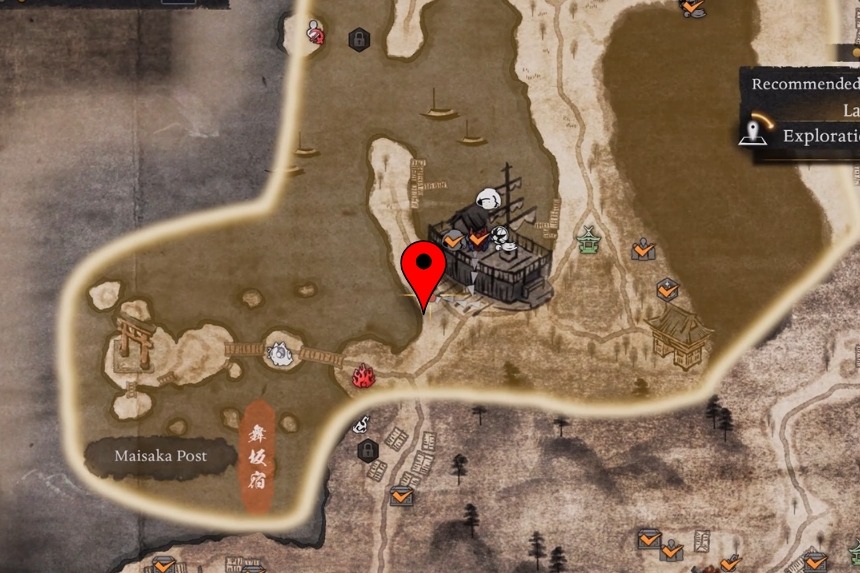860x573 pixels.
Task: Click the red location pin marker
Action: point(426,268)
